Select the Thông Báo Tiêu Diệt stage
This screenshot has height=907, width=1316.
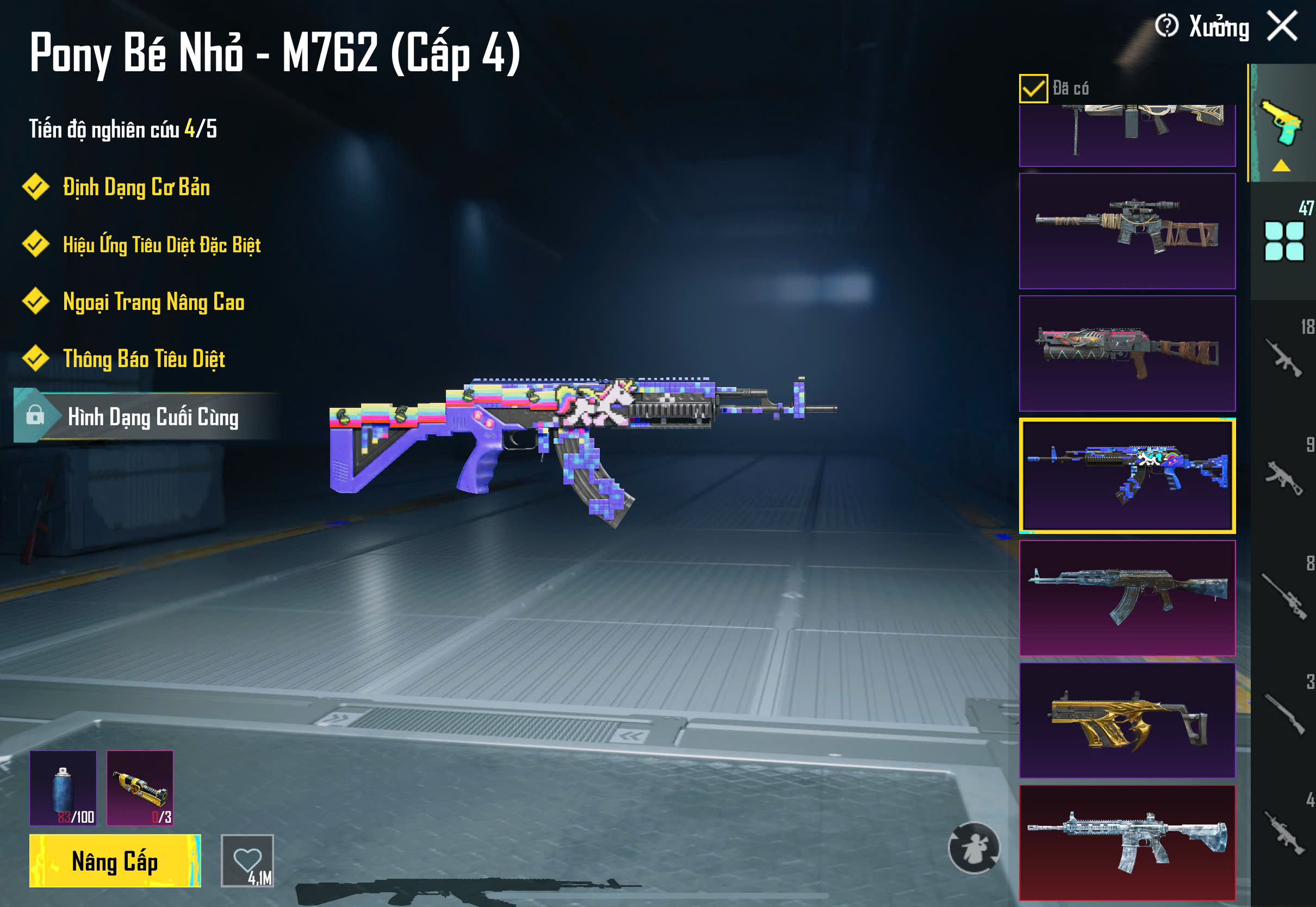pos(144,359)
